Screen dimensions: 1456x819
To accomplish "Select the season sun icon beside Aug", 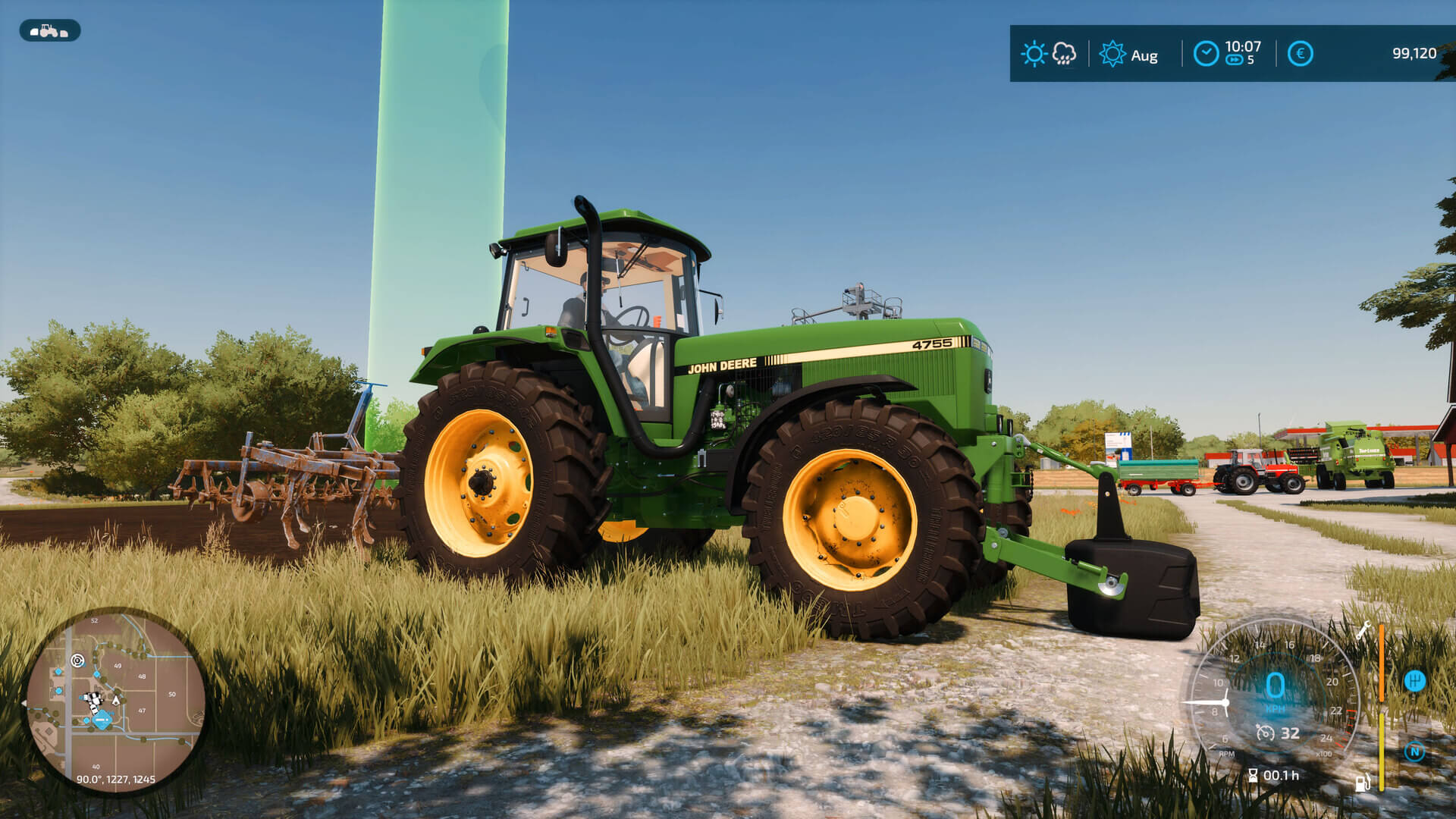I will click(x=1112, y=54).
